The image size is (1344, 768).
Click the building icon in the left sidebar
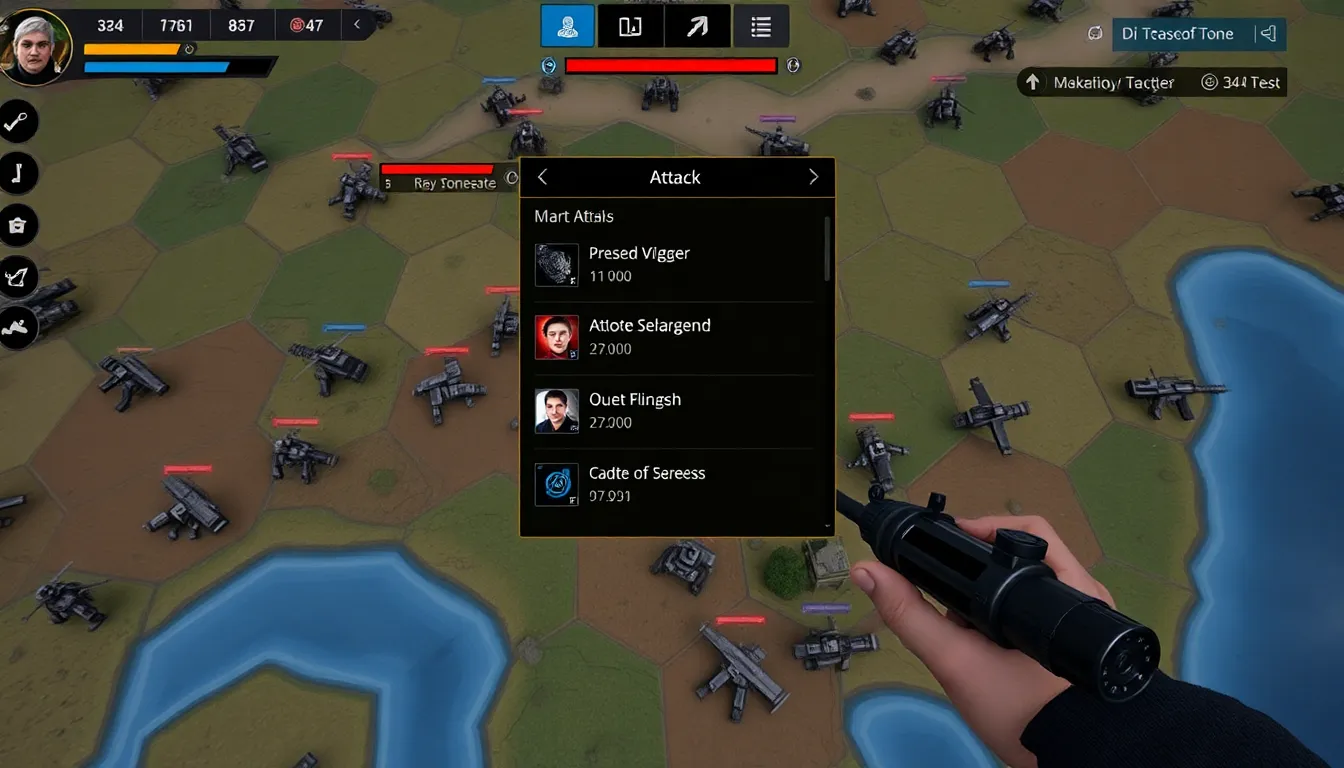click(x=18, y=225)
